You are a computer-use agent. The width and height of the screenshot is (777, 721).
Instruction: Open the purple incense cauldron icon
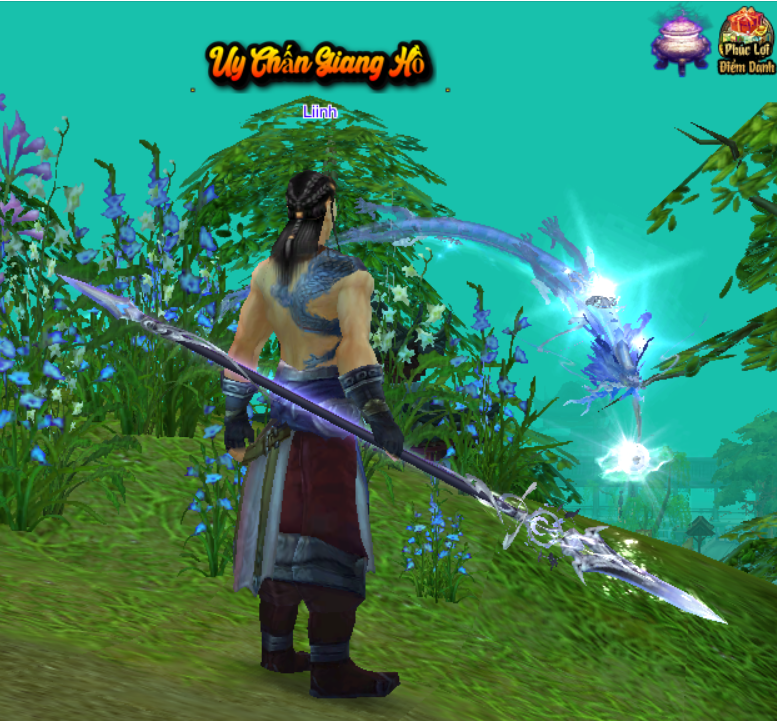(x=680, y=42)
